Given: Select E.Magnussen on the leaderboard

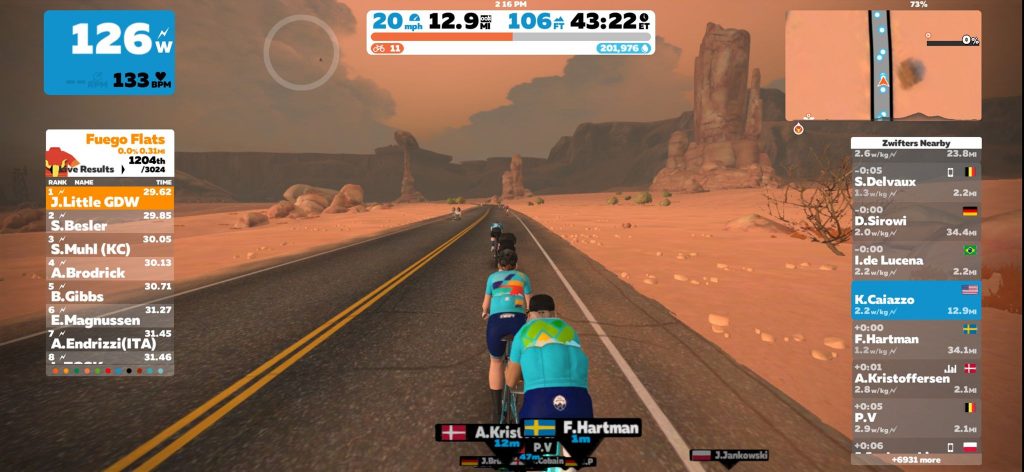Looking at the screenshot, I should coord(110,318).
